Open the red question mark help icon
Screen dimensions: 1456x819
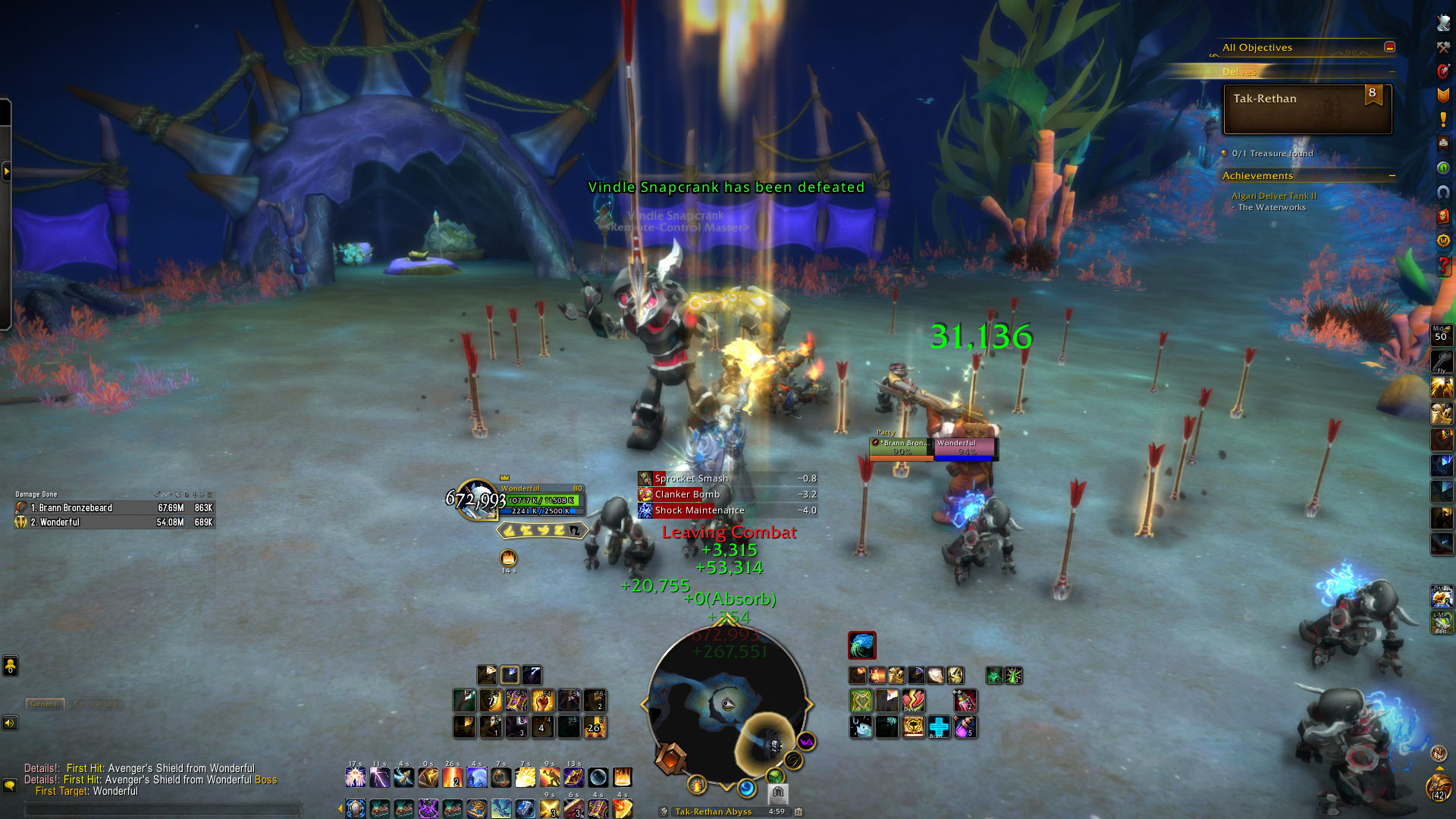[1443, 265]
